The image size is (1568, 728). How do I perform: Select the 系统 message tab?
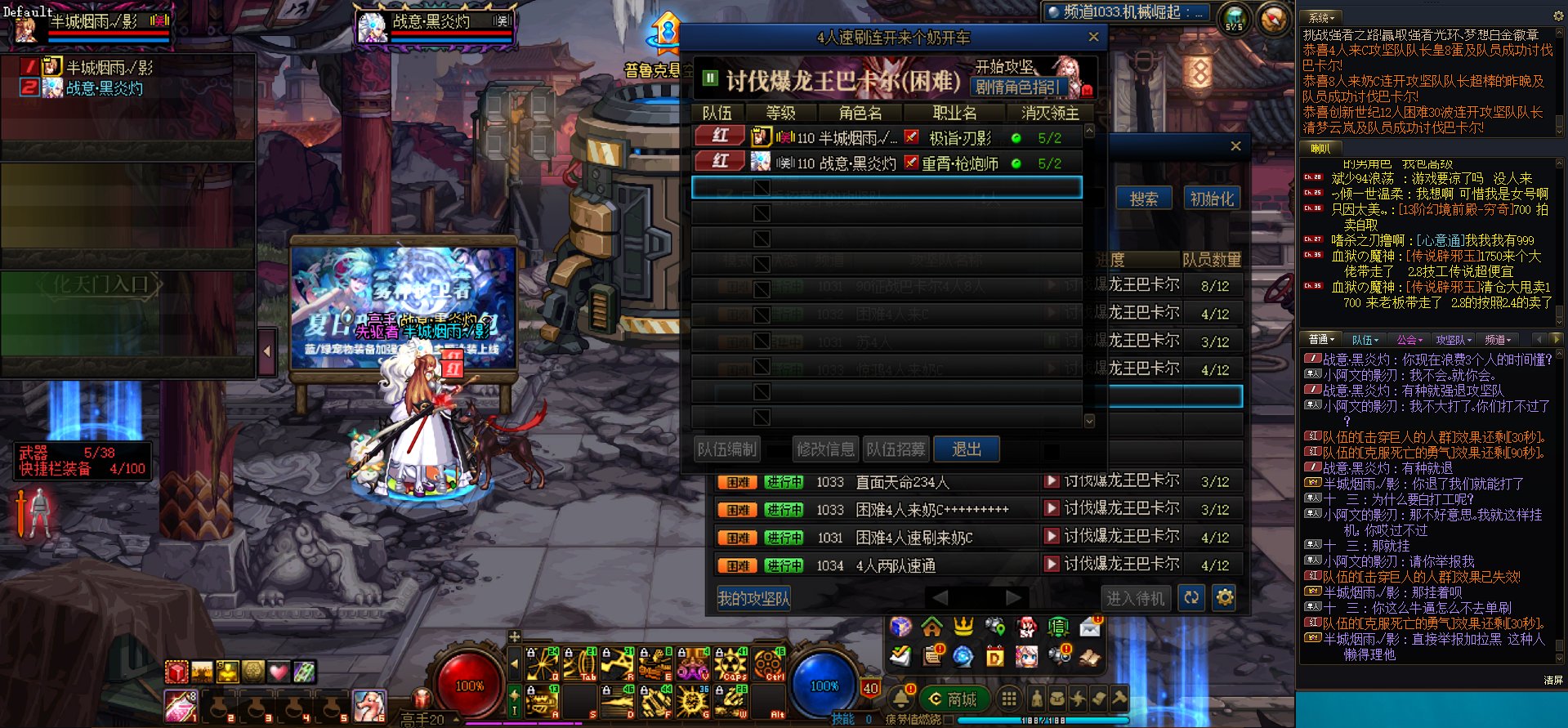coord(1321,16)
